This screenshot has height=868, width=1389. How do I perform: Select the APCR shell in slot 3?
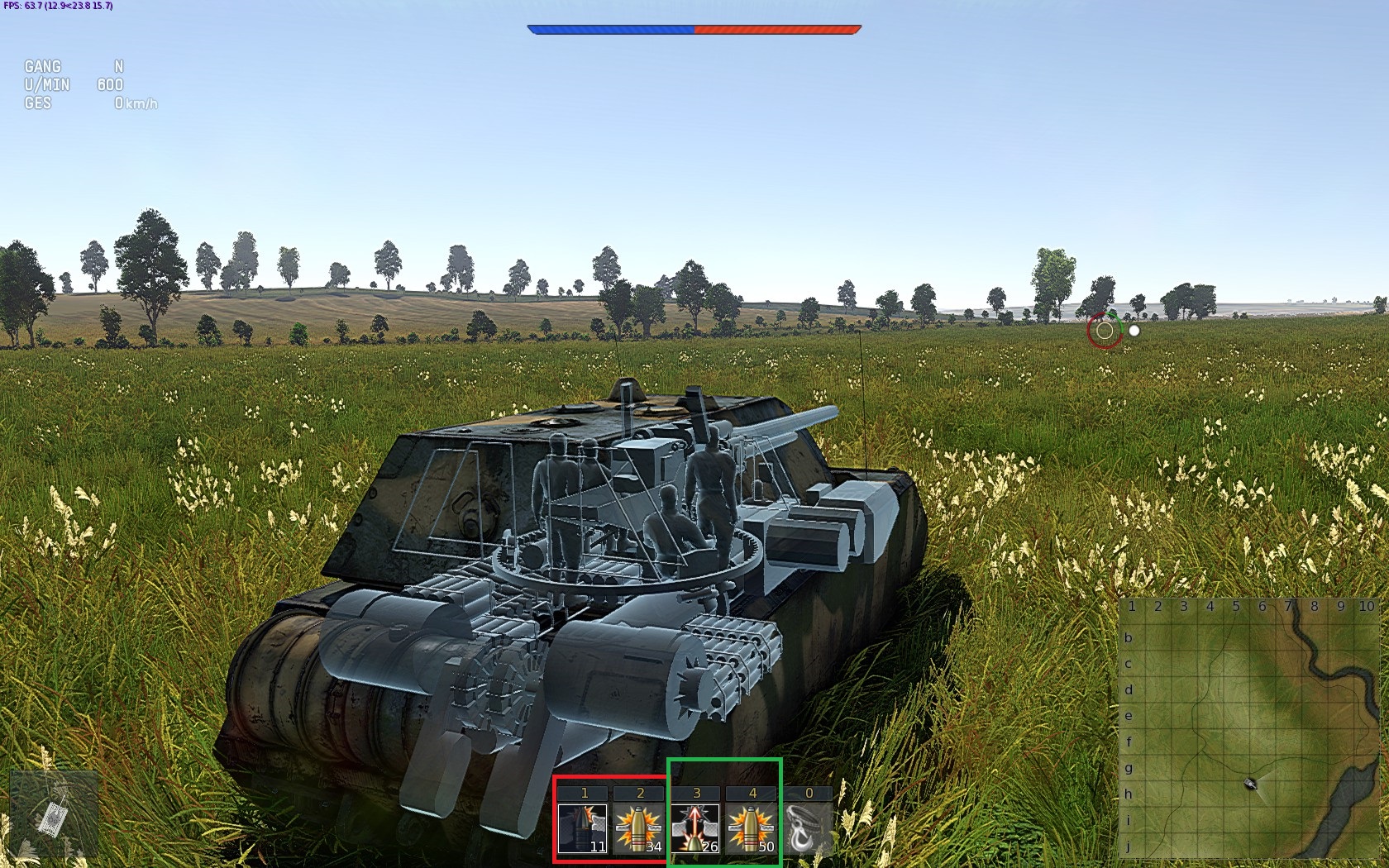click(697, 827)
